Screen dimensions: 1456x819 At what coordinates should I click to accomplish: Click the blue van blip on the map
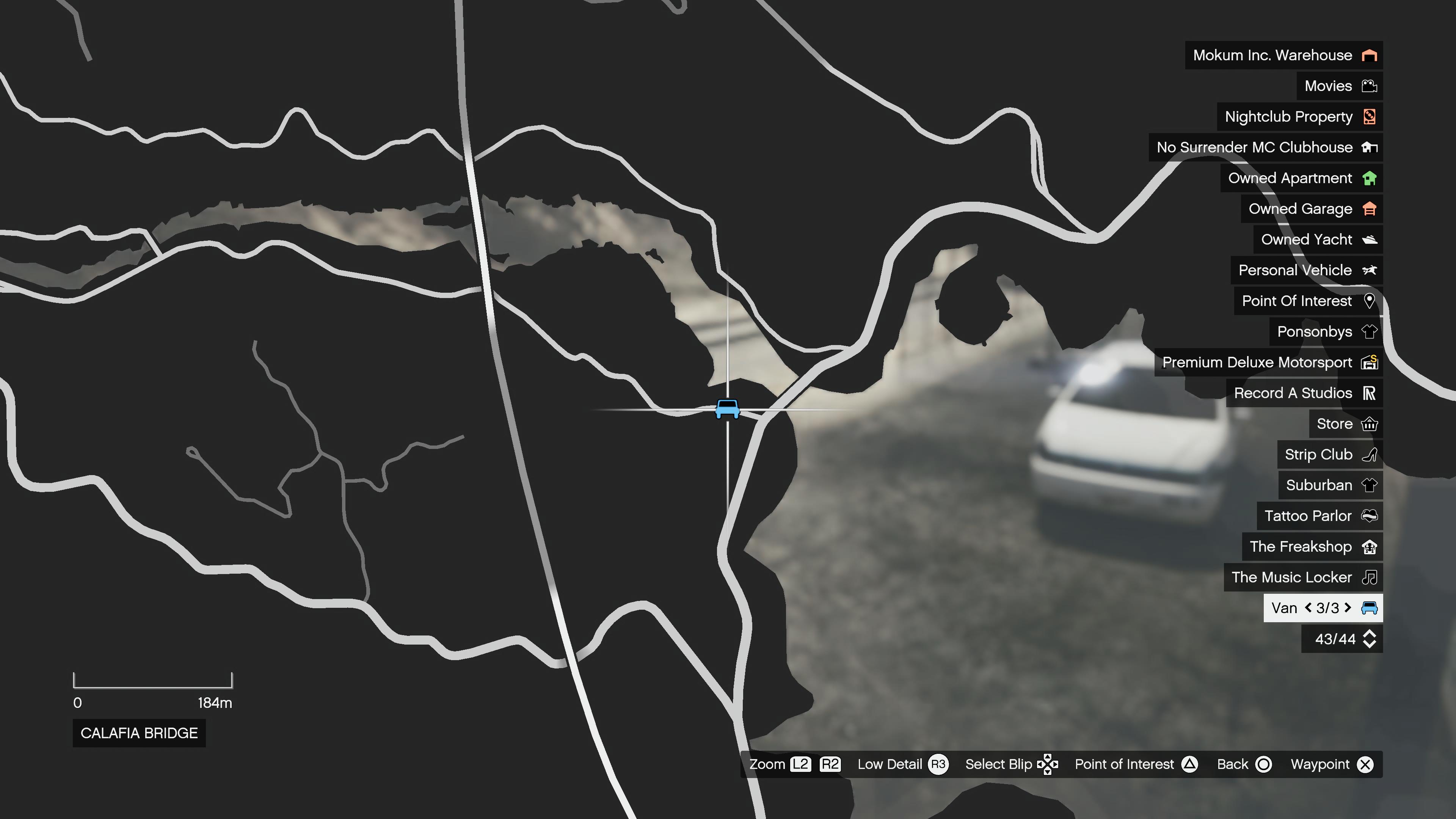click(x=727, y=409)
